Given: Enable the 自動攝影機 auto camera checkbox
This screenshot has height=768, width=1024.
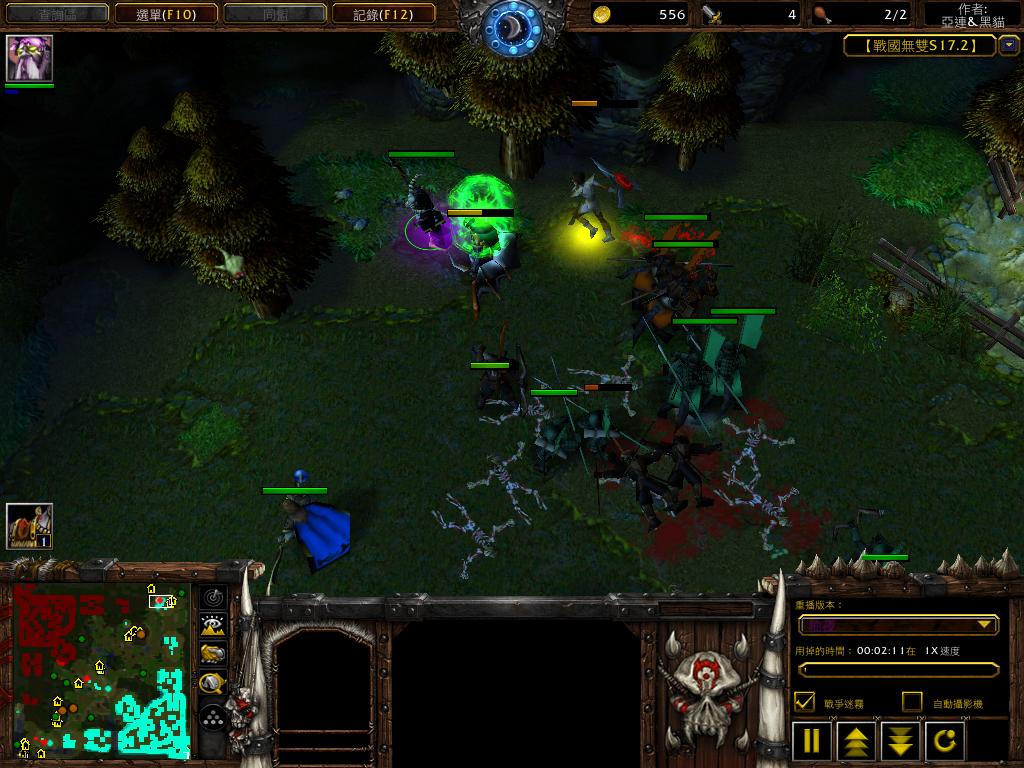Looking at the screenshot, I should point(911,702).
